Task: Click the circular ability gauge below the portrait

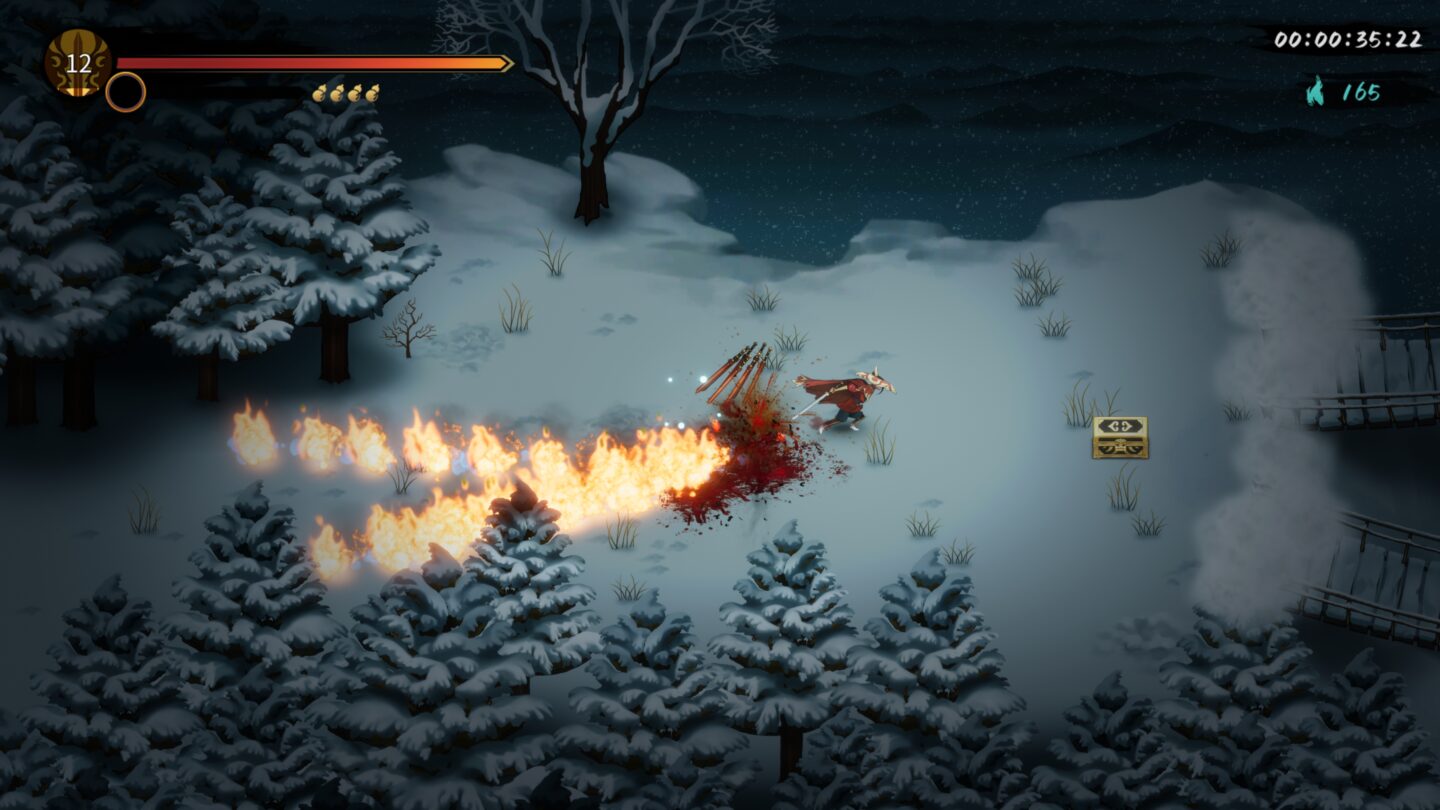Action: click(126, 92)
